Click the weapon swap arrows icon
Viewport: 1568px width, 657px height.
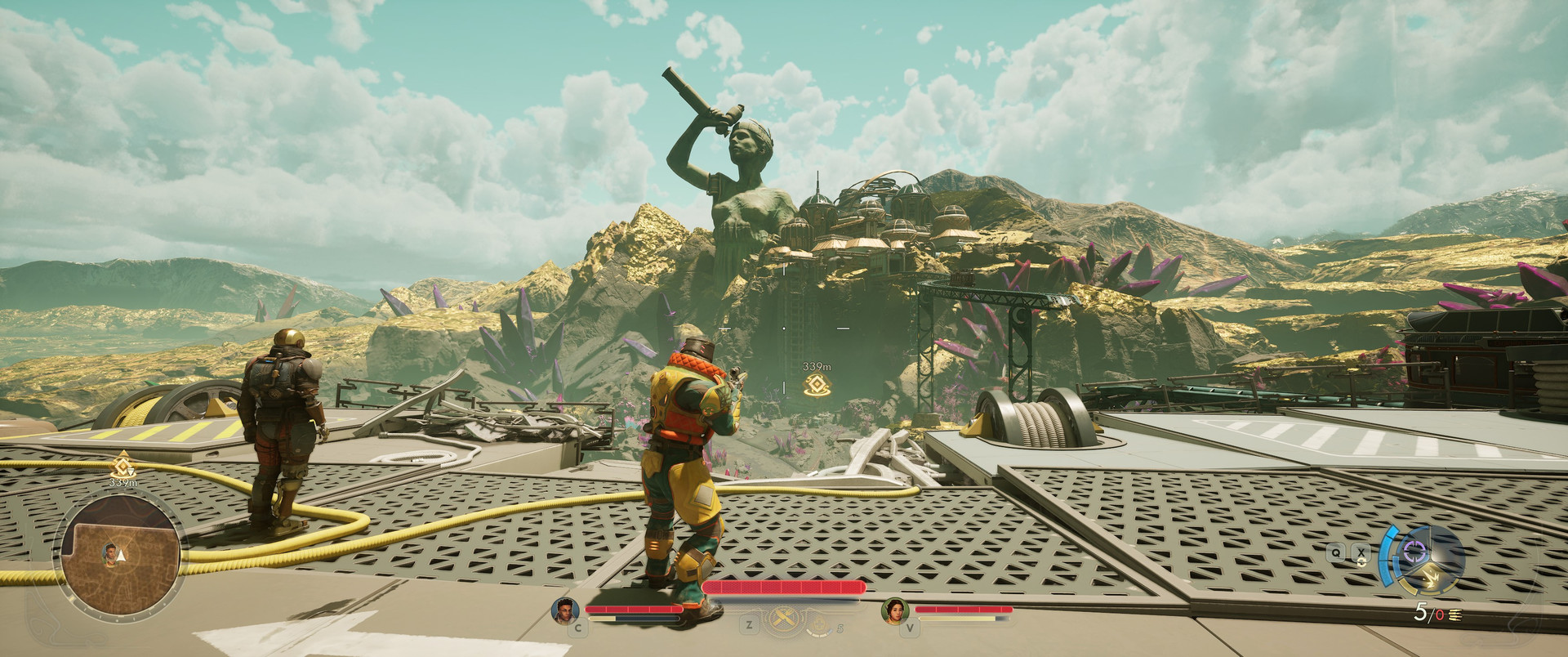[1361, 562]
